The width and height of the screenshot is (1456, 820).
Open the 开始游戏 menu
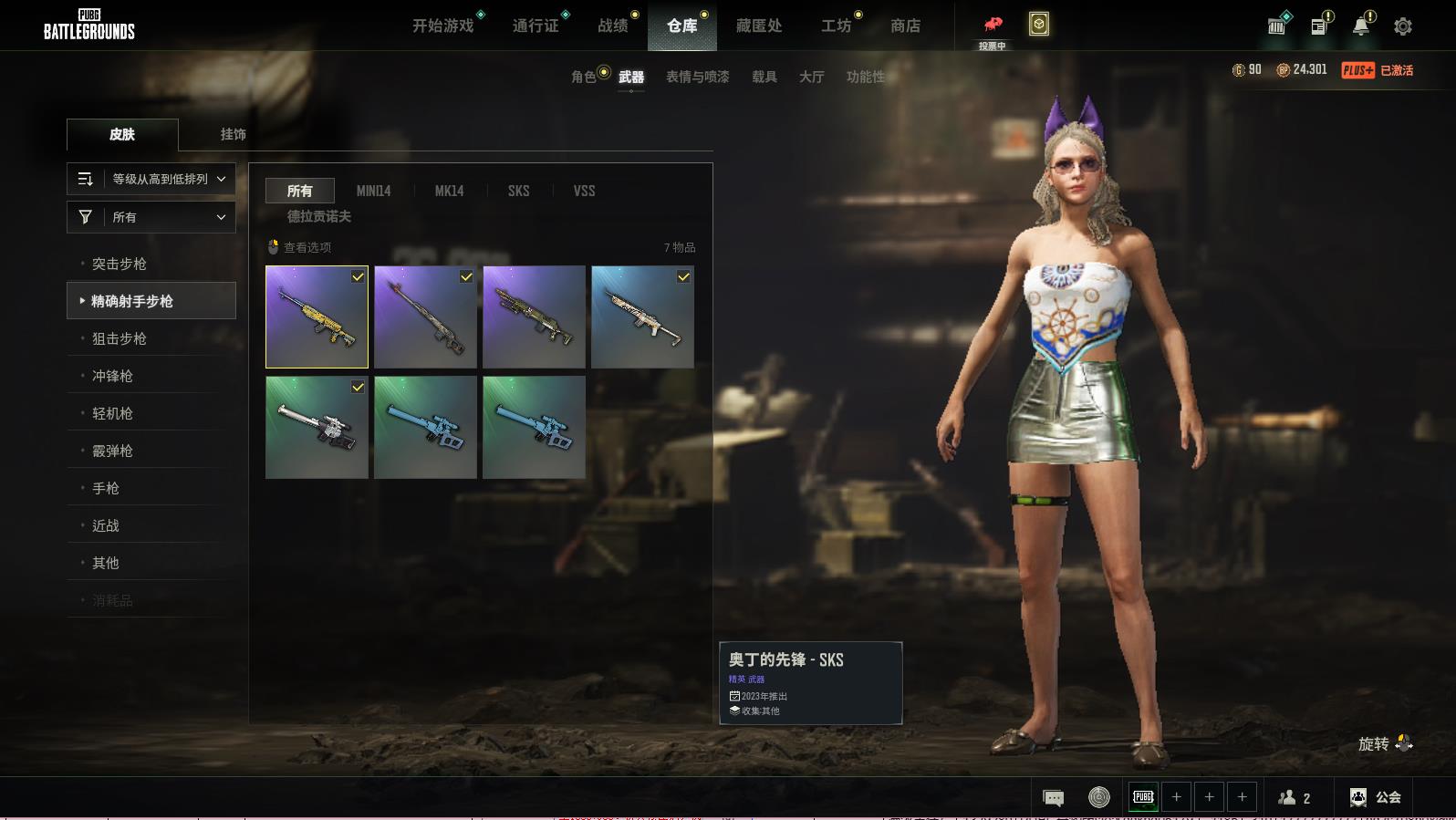coord(442,26)
